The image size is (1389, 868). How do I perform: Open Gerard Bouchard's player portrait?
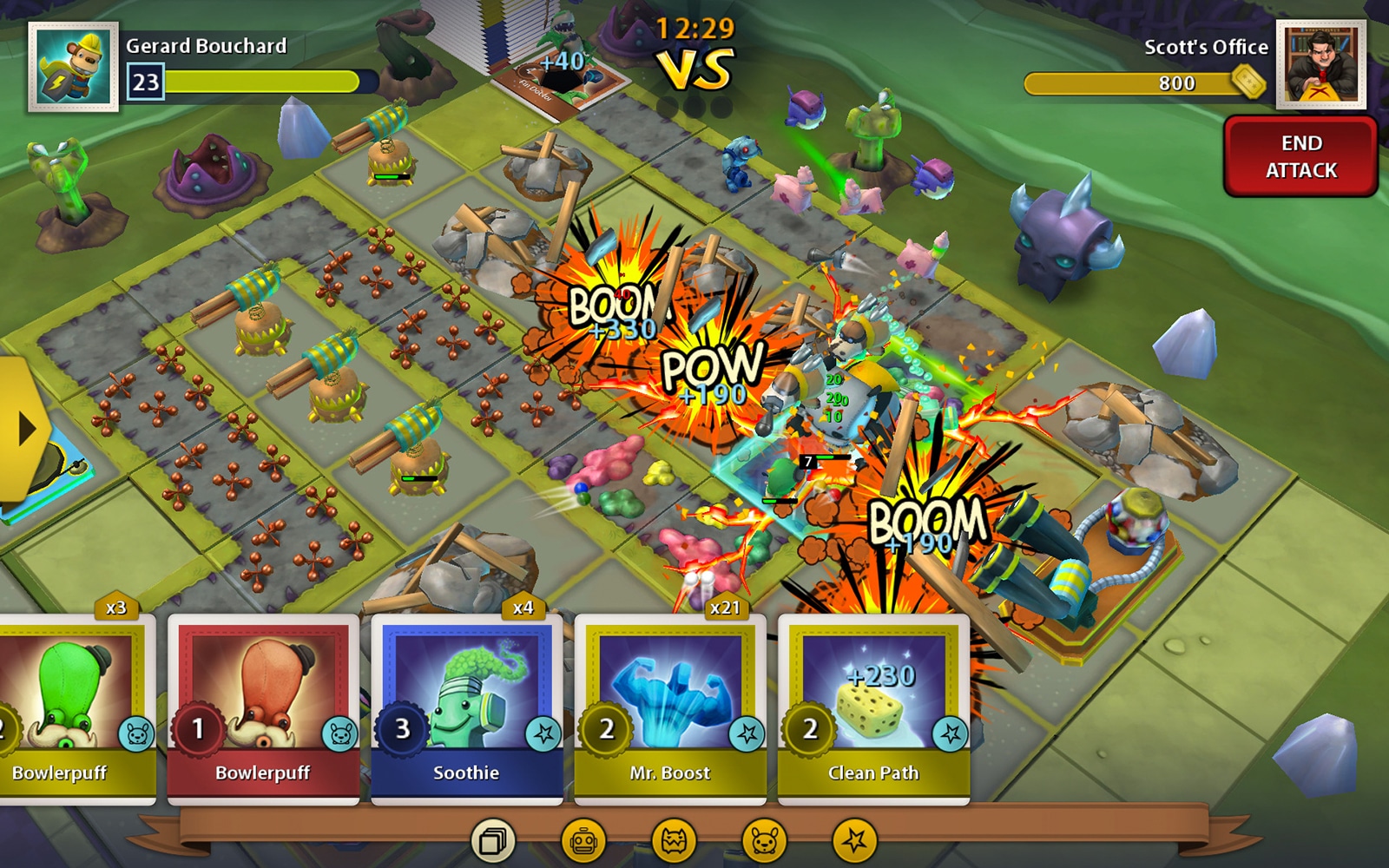[74, 67]
